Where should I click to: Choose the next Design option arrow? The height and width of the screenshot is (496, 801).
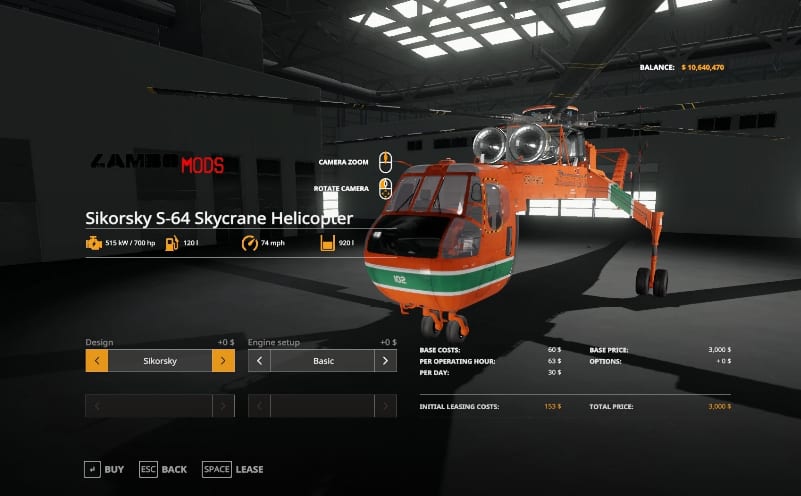click(x=223, y=361)
